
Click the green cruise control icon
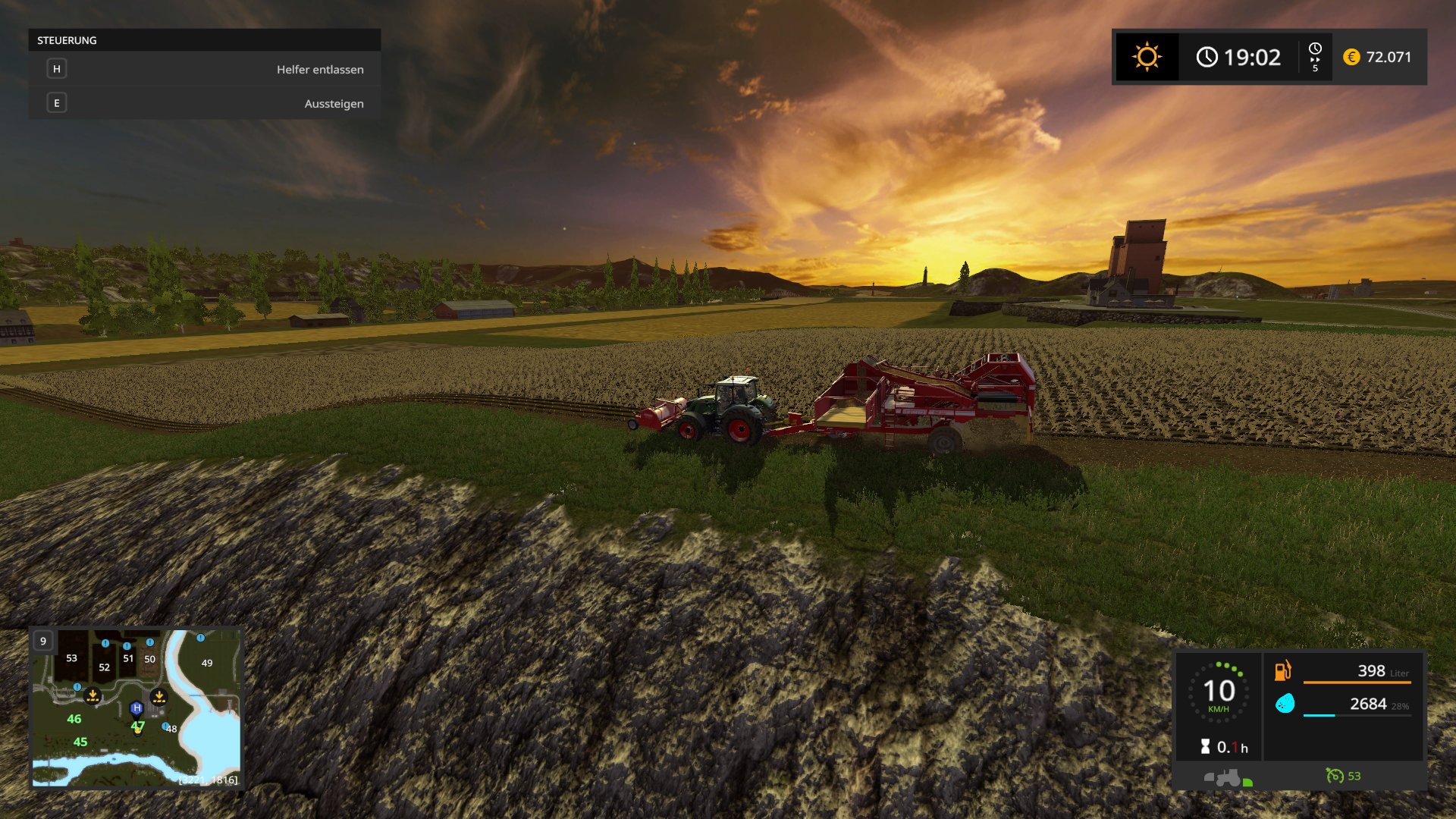1335,776
